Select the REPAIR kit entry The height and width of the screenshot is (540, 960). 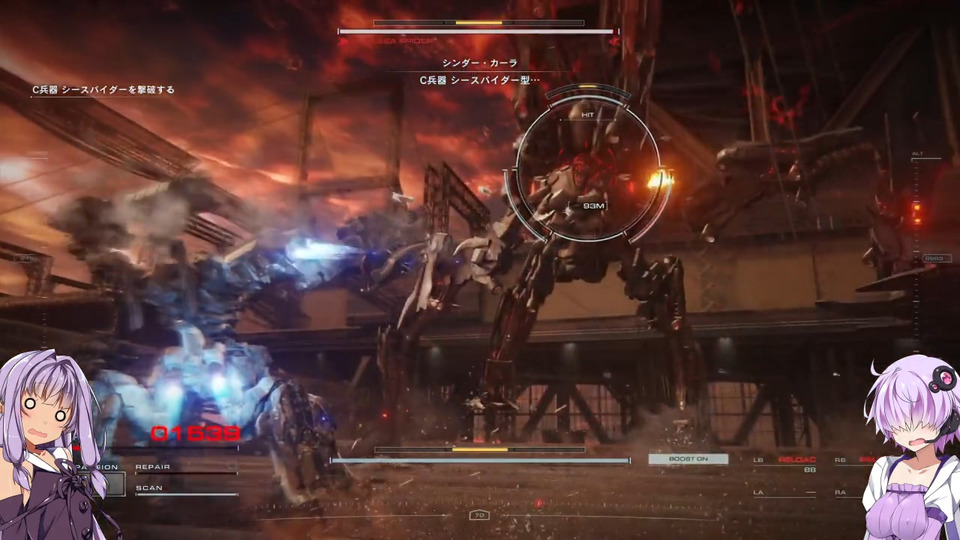pos(154,467)
